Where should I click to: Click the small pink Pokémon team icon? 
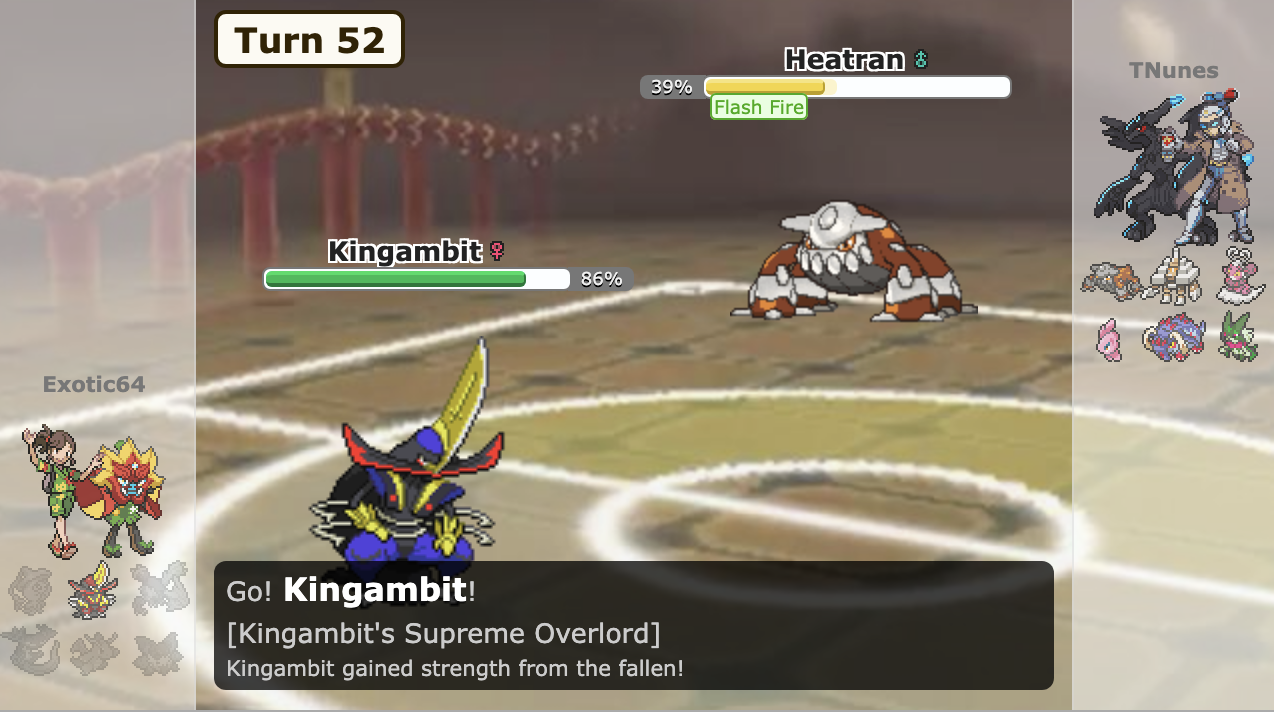(x=1109, y=339)
